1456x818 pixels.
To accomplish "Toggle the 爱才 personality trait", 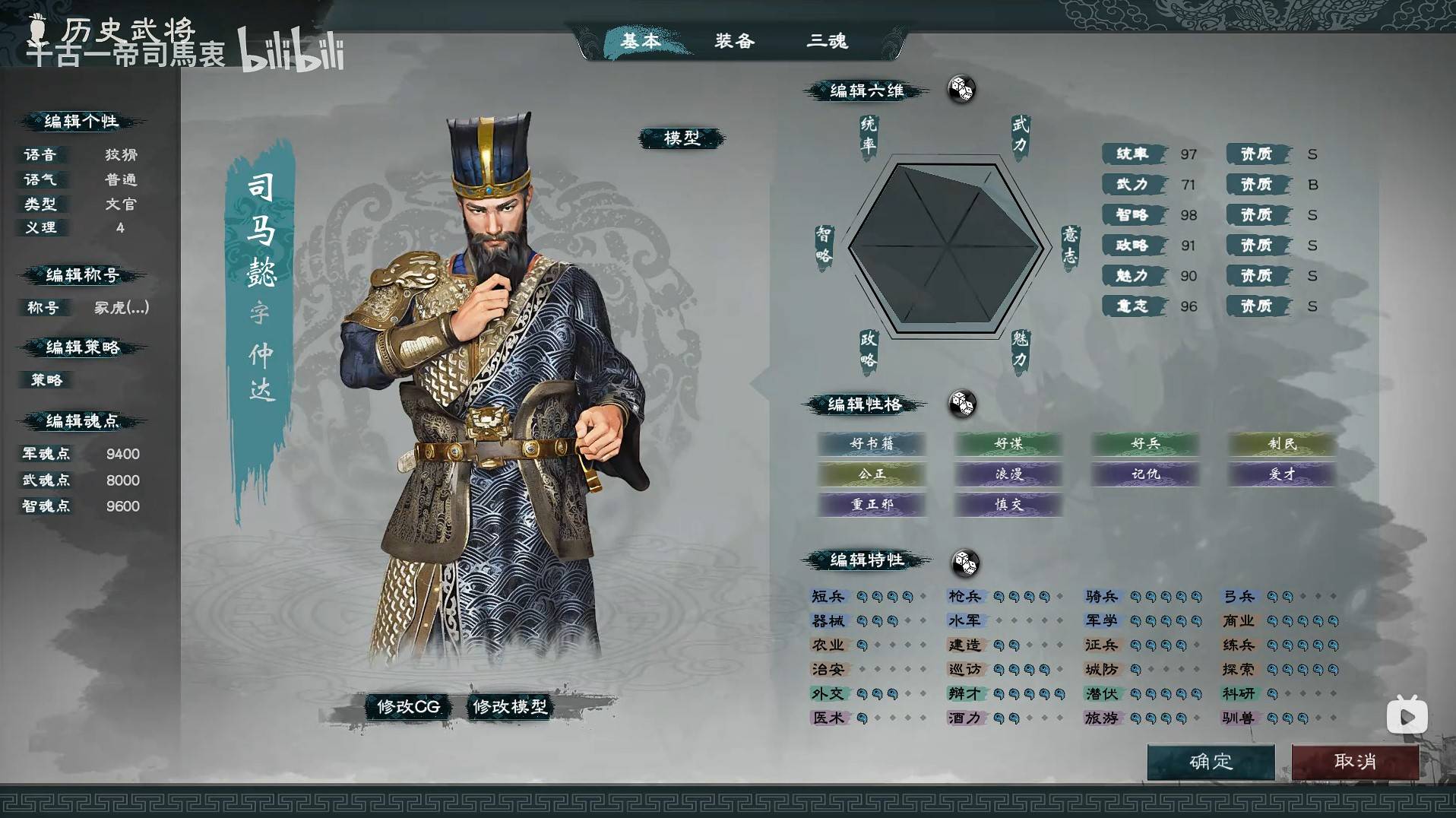I will tap(1281, 474).
